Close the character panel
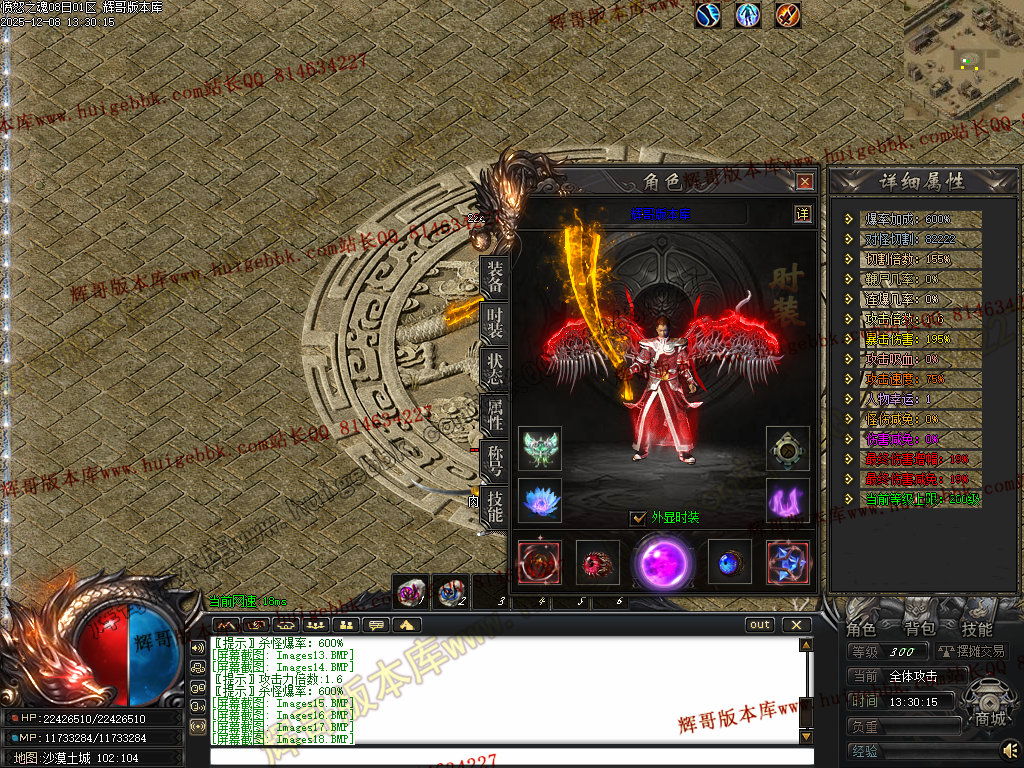The image size is (1024, 768). (x=804, y=181)
